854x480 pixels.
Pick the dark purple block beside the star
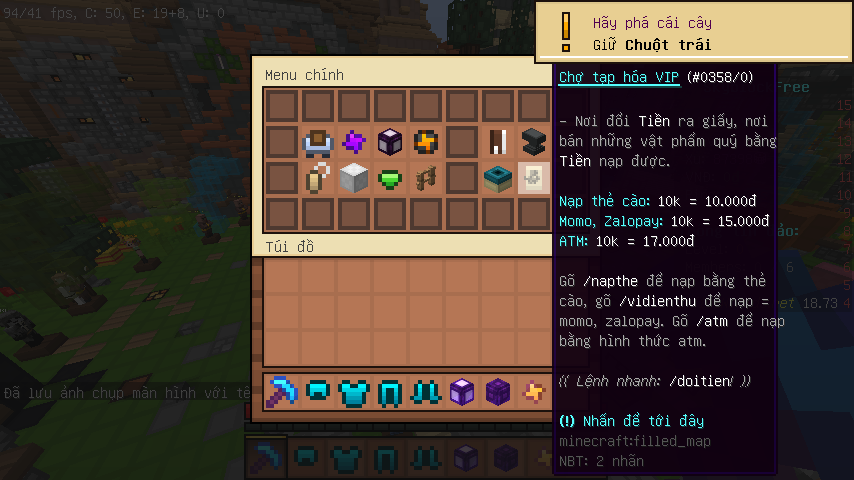[498, 391]
